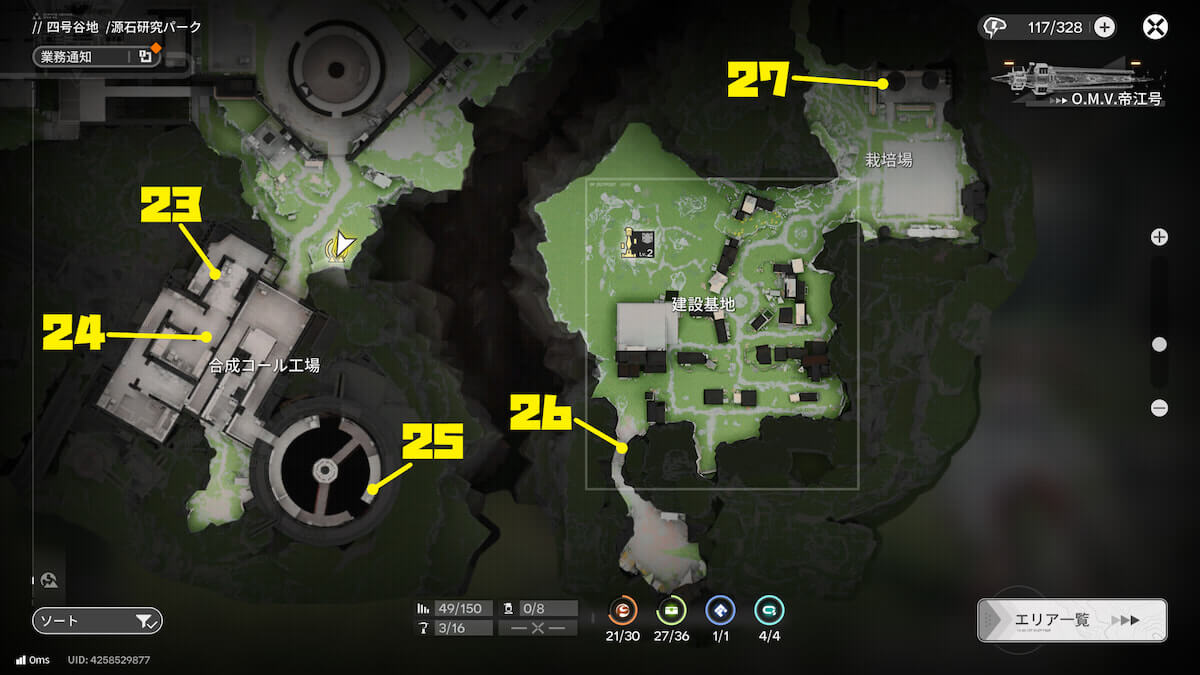Select the teal tracker icon 4/4
1200x675 pixels.
tap(769, 610)
